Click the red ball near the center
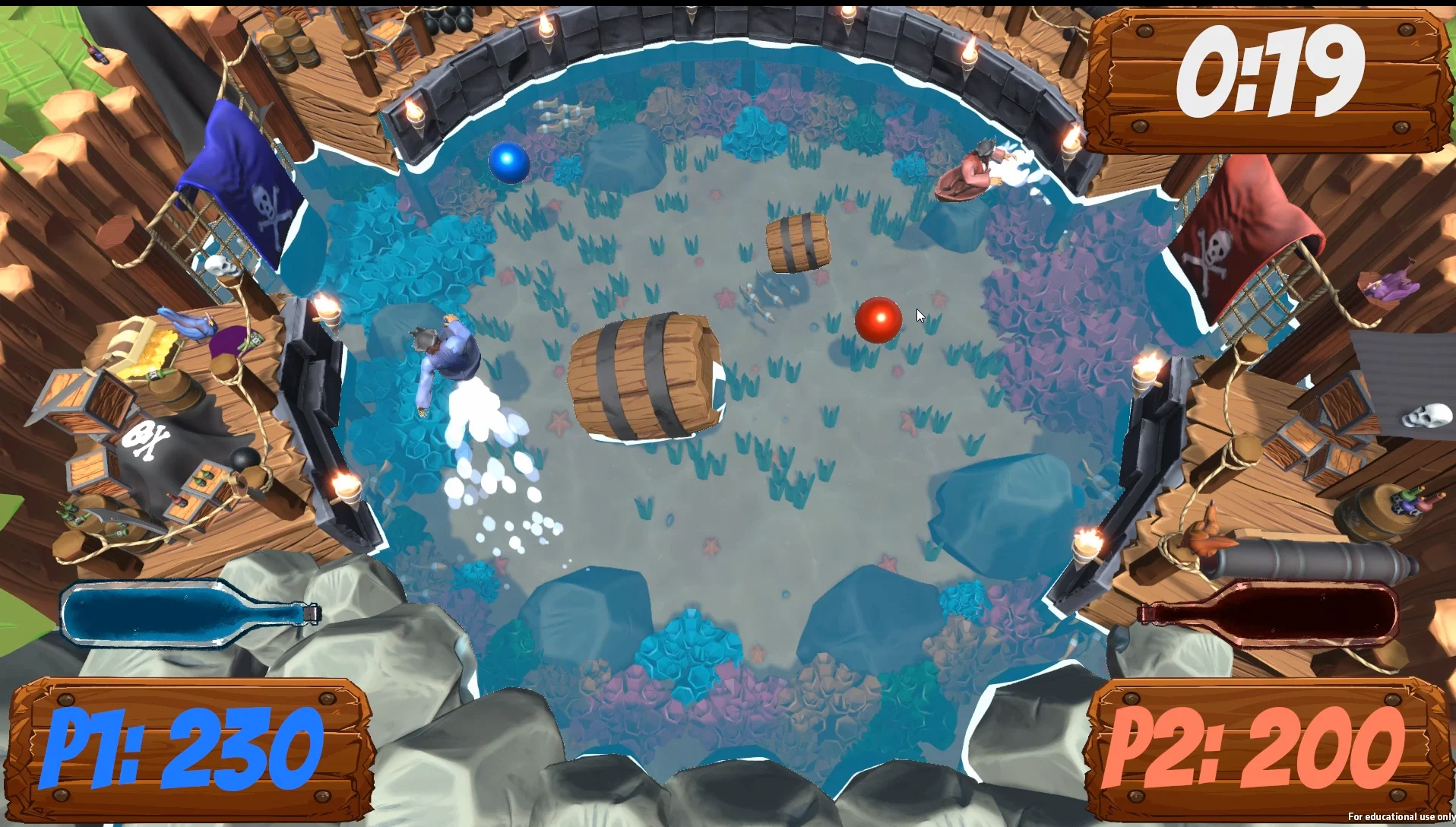The height and width of the screenshot is (827, 1456). coord(878,319)
